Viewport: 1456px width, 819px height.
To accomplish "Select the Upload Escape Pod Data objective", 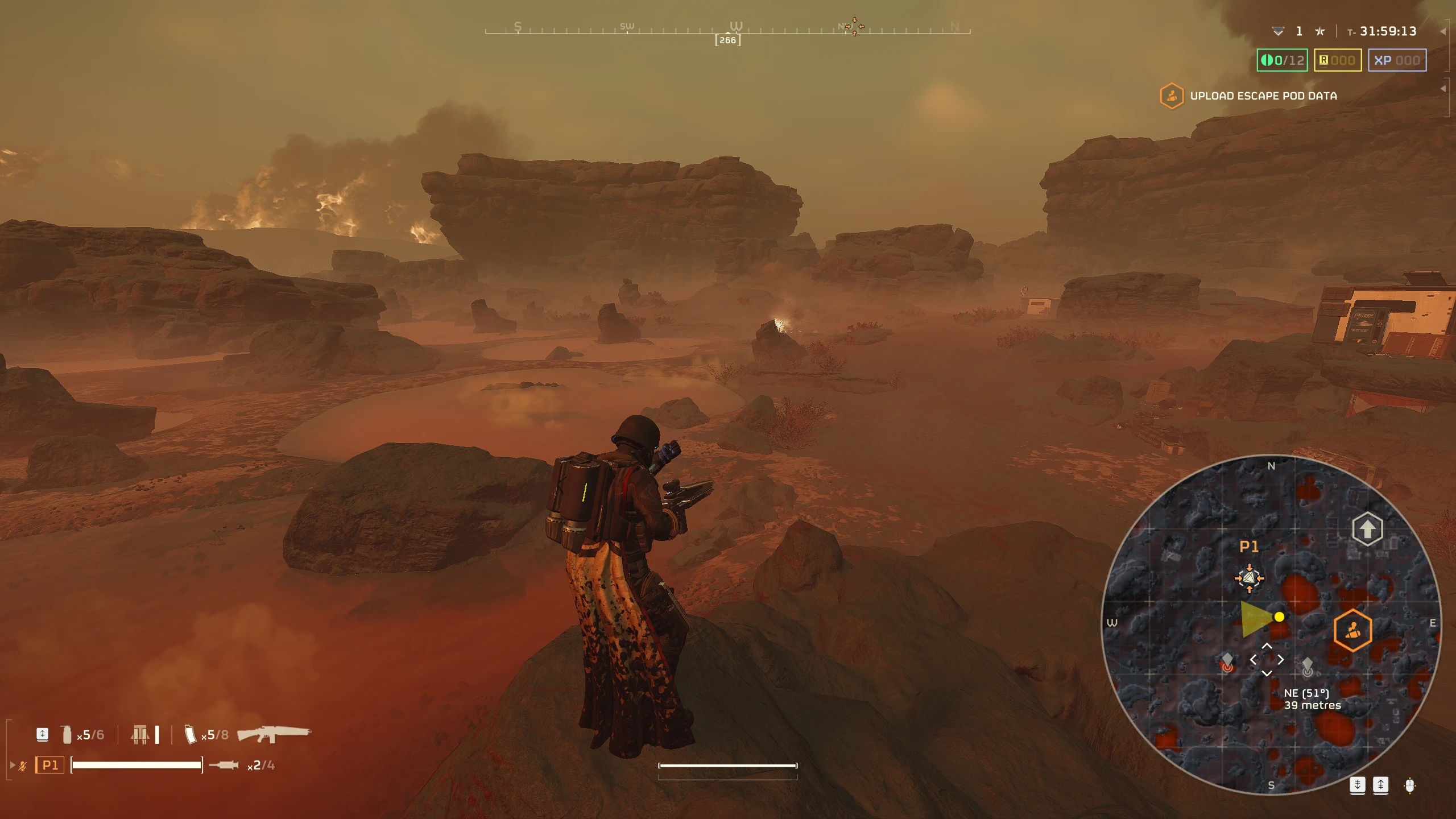I will pyautogui.click(x=1263, y=96).
